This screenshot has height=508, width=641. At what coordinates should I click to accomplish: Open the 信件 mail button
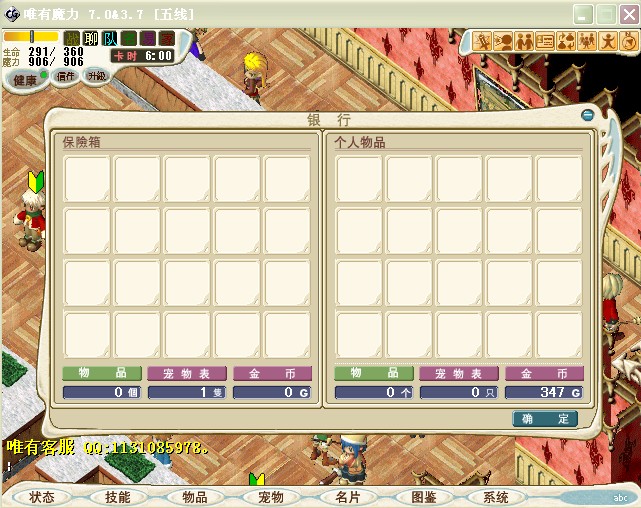(x=66, y=76)
